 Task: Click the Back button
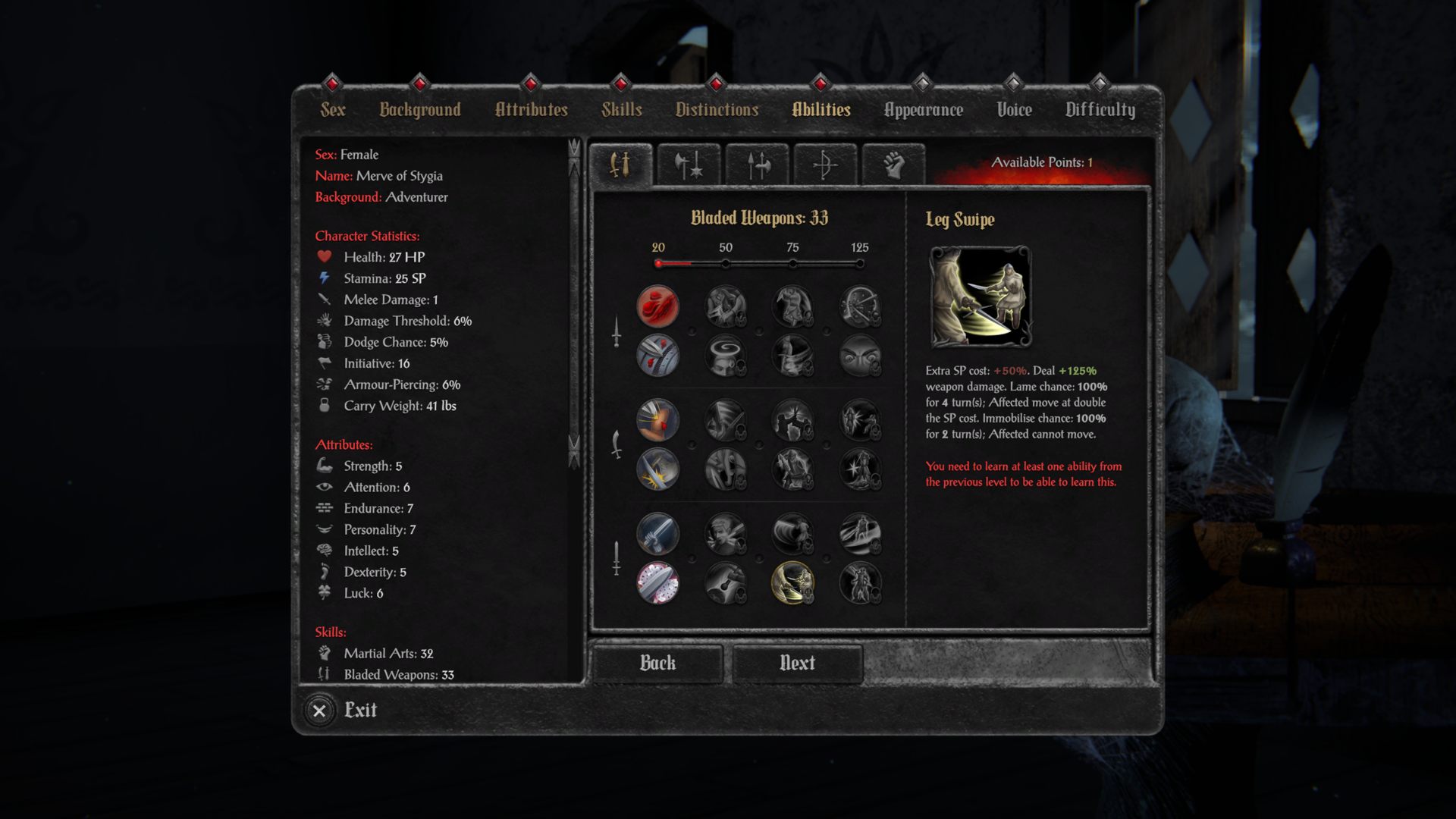[657, 663]
